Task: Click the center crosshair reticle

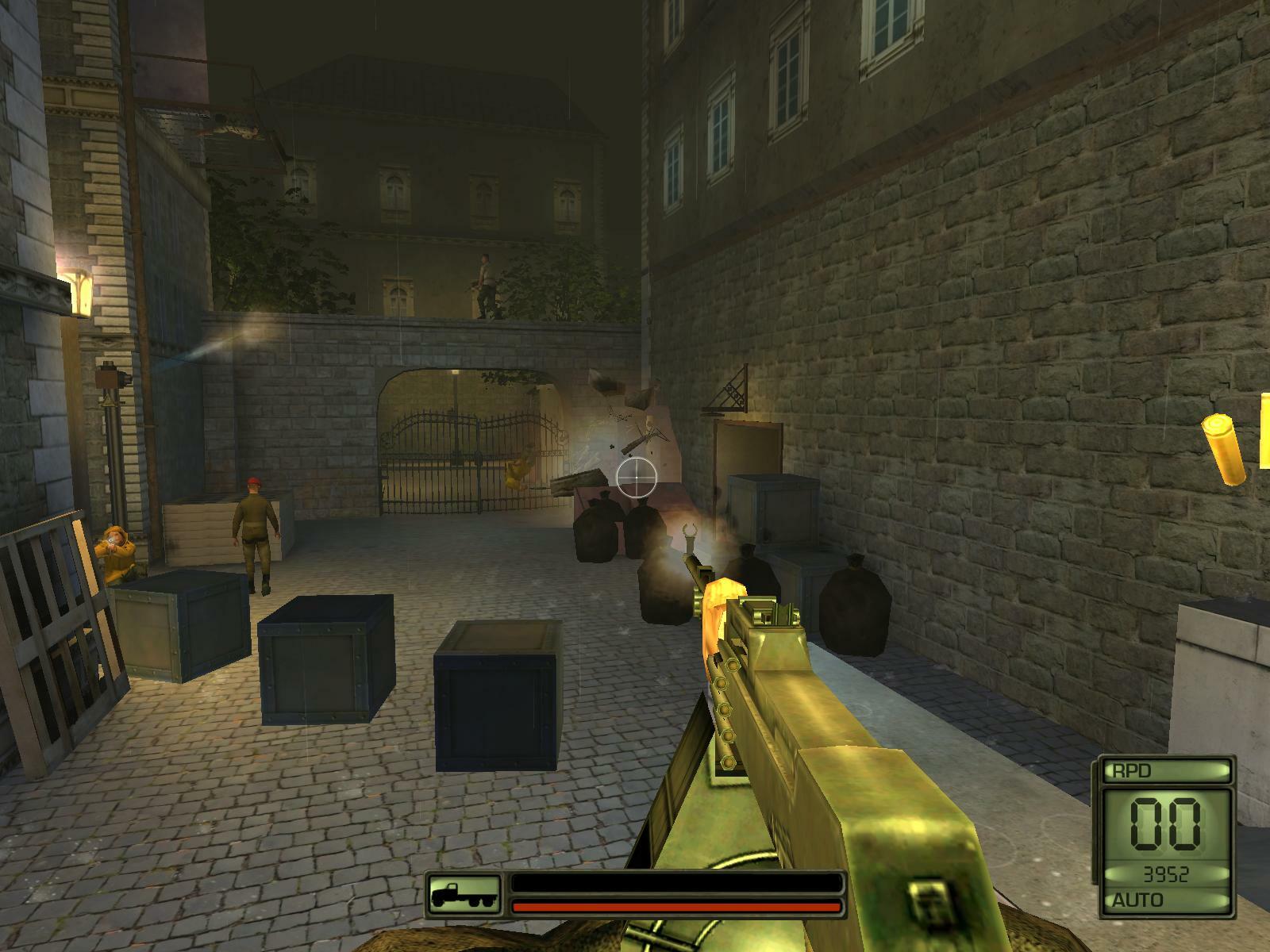Action: pyautogui.click(x=635, y=476)
